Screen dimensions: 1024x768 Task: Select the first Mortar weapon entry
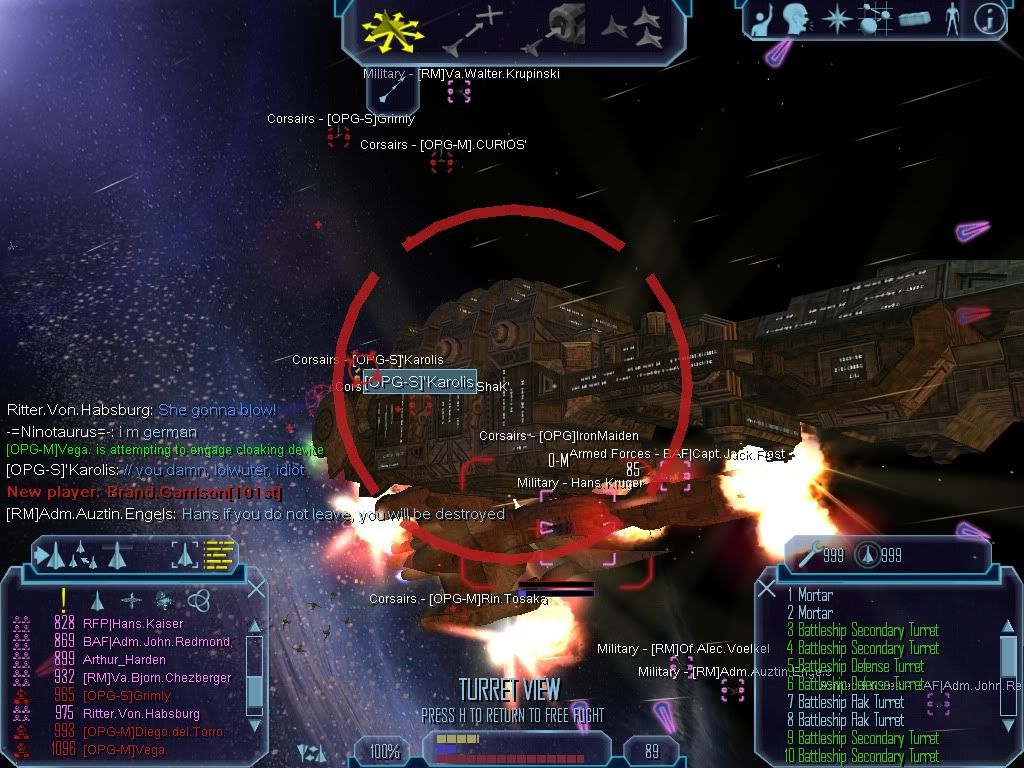coord(815,595)
